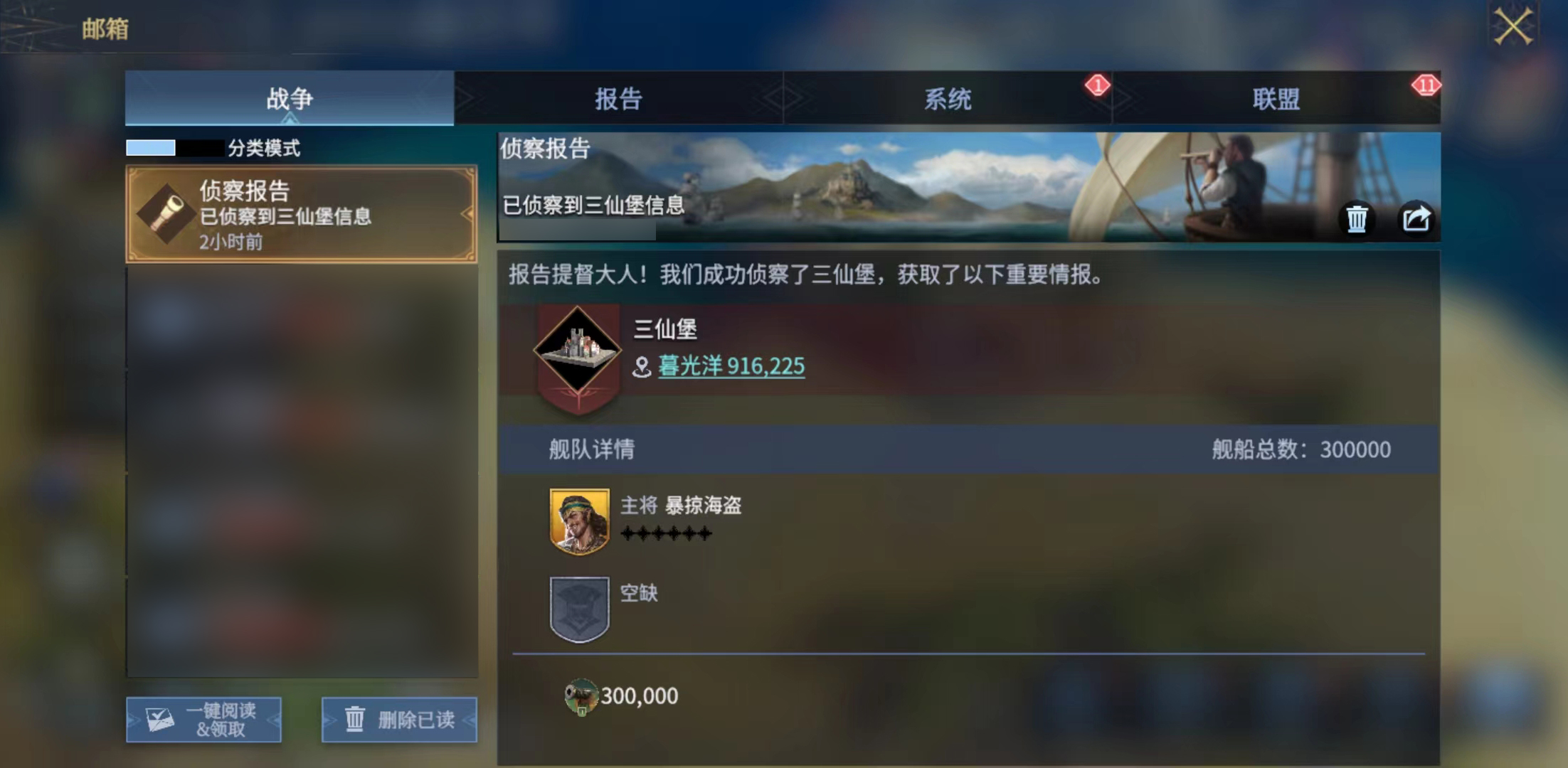Viewport: 1568px width, 768px height.
Task: Expand the scout report via its right arrow
Action: point(469,212)
